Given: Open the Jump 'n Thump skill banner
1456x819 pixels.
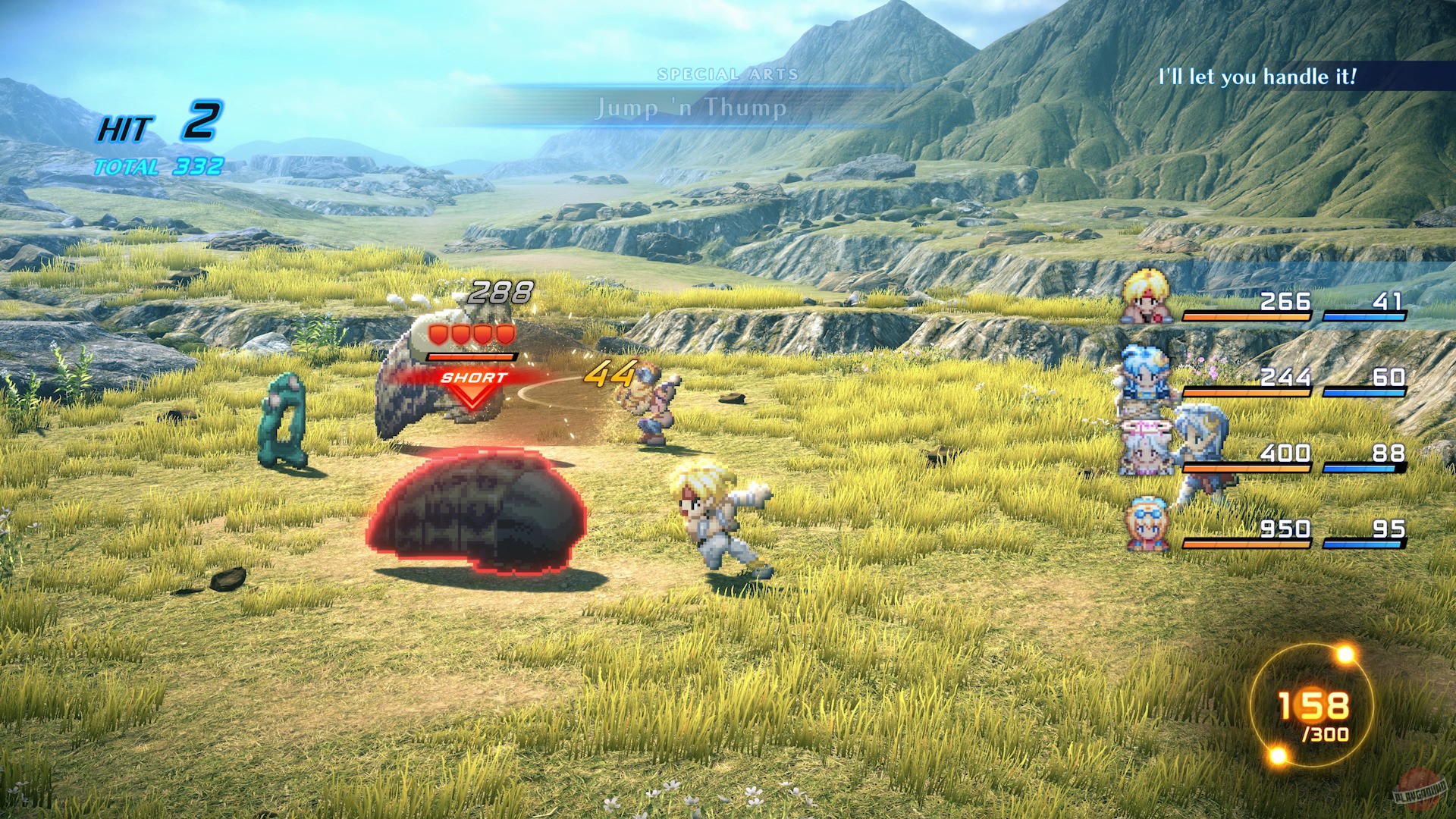Looking at the screenshot, I should tap(691, 108).
